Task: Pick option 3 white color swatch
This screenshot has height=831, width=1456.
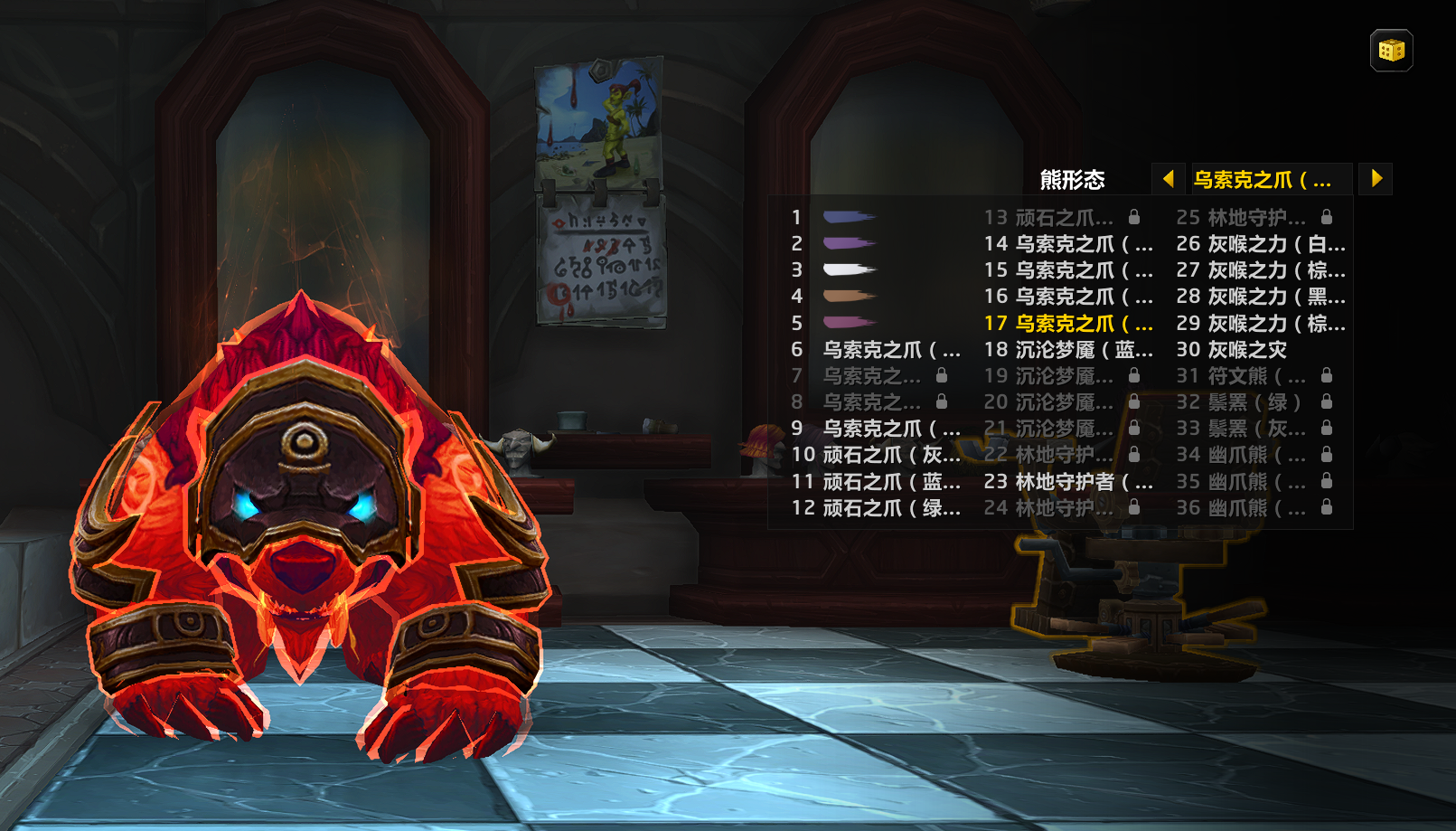Action: point(849,269)
